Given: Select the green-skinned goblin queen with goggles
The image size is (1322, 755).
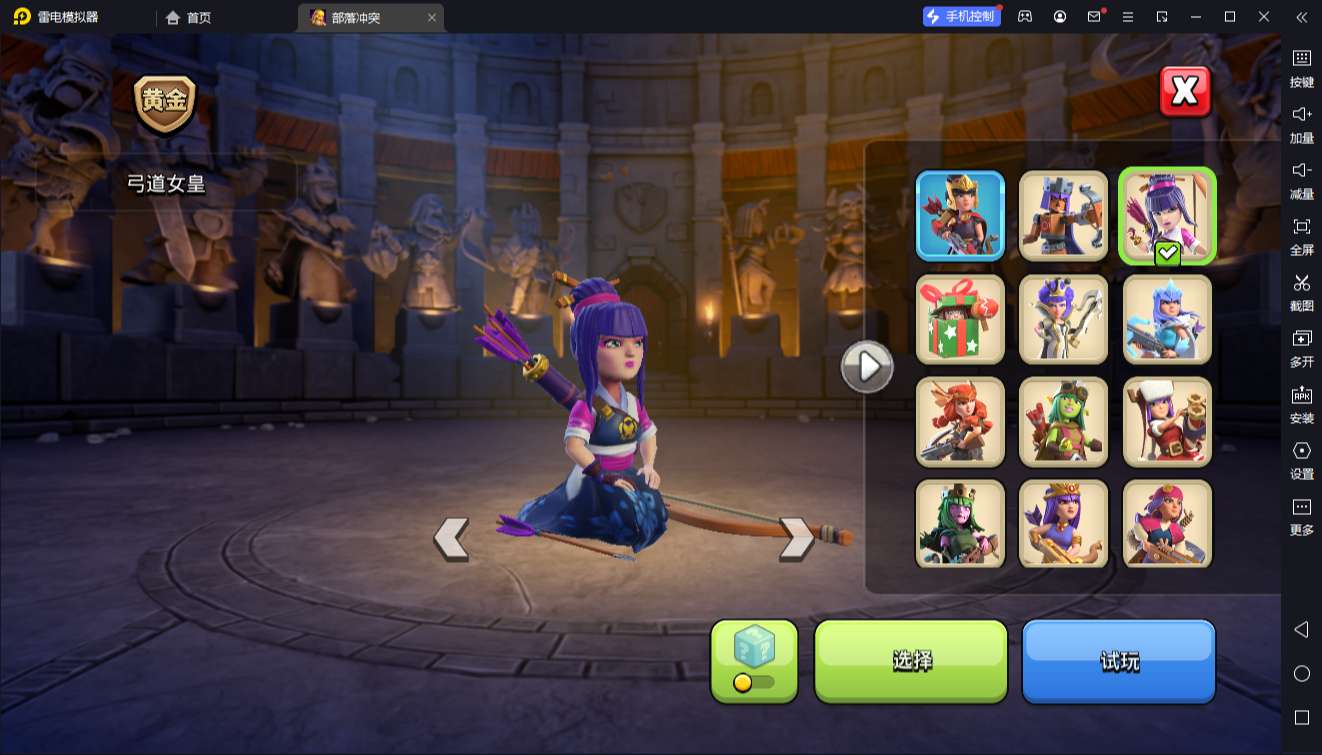Looking at the screenshot, I should [1063, 422].
